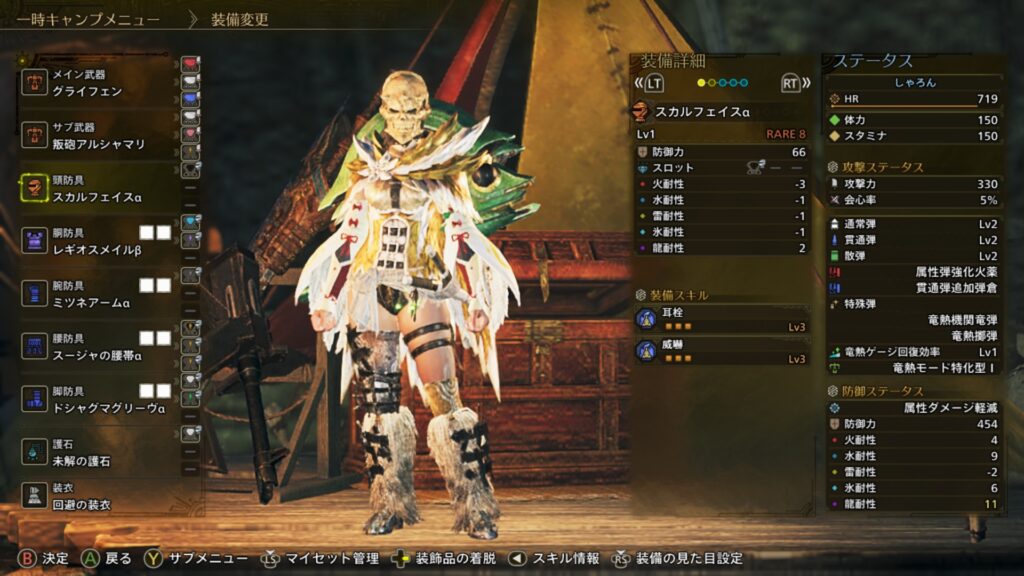Select the mantle 回避の装衣 slot
The height and width of the screenshot is (576, 1024).
(95, 496)
